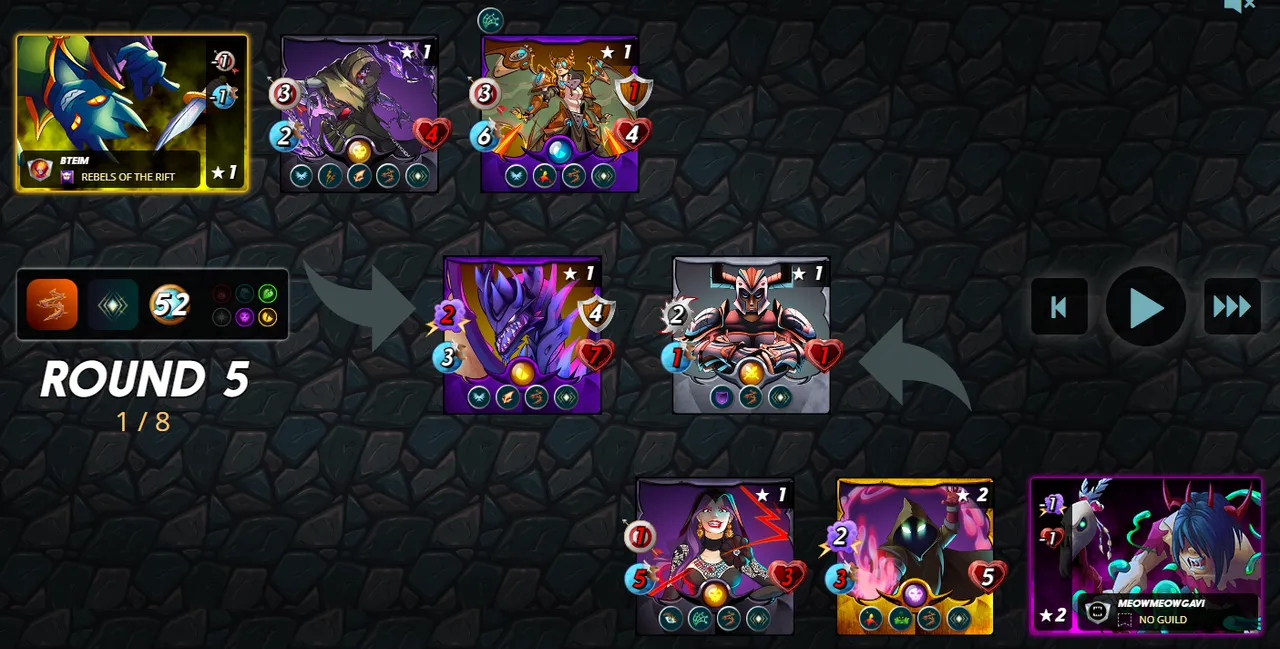This screenshot has height=649, width=1280.
Task: Click the 52 mana cap badge
Action: (x=170, y=304)
